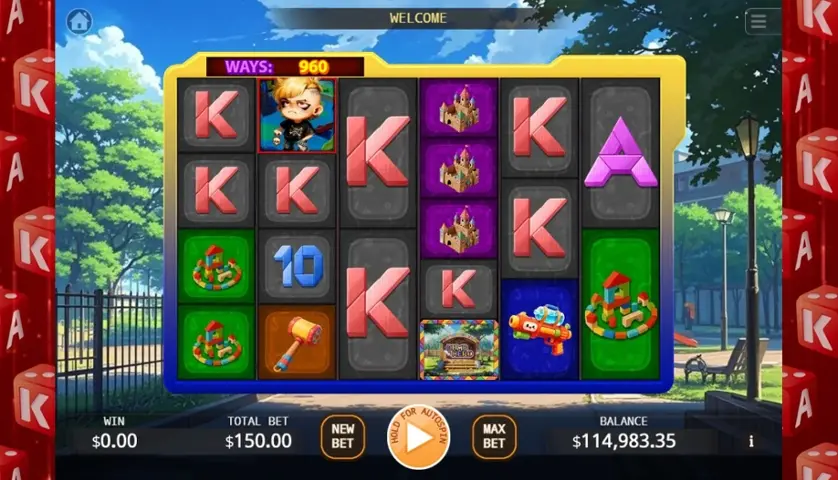The image size is (838, 480).
Task: Open the hamburger menu
Action: click(x=759, y=22)
